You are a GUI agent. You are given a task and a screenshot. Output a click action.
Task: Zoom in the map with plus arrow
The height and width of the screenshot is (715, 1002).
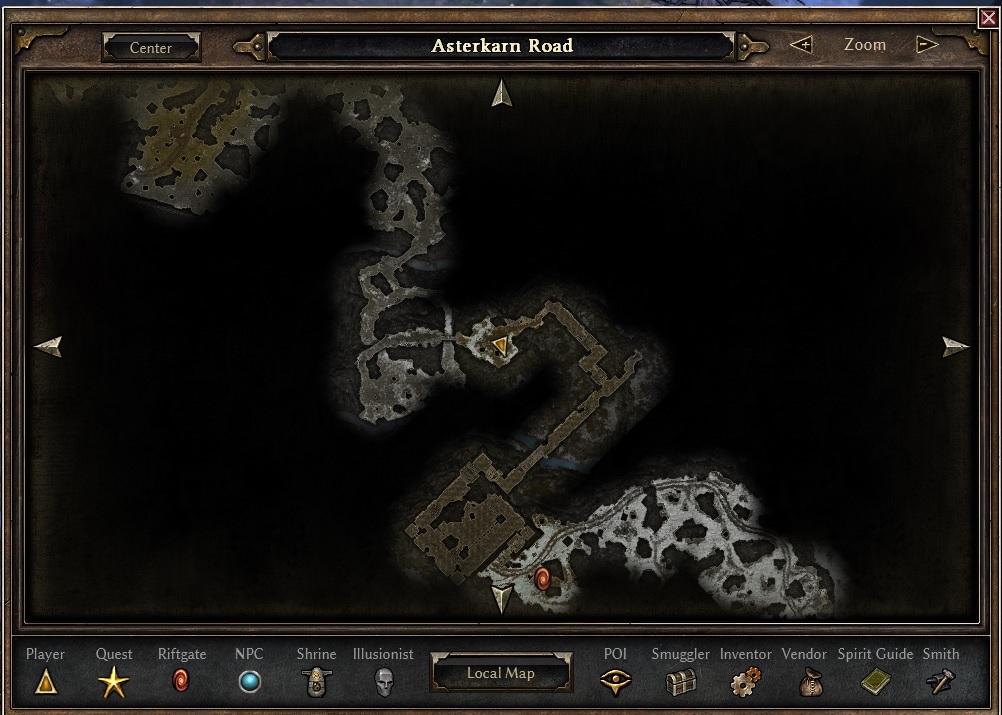click(801, 45)
